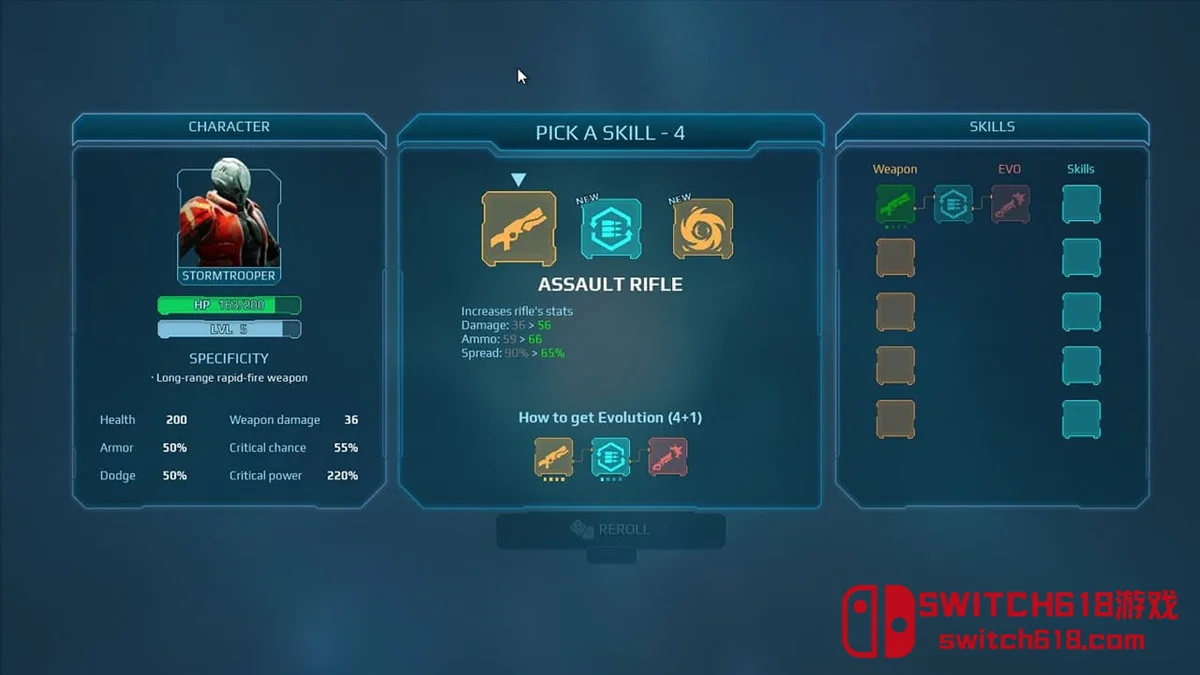This screenshot has height=675, width=1200.
Task: Click the red EVO evolution weapon slot
Action: (1010, 204)
